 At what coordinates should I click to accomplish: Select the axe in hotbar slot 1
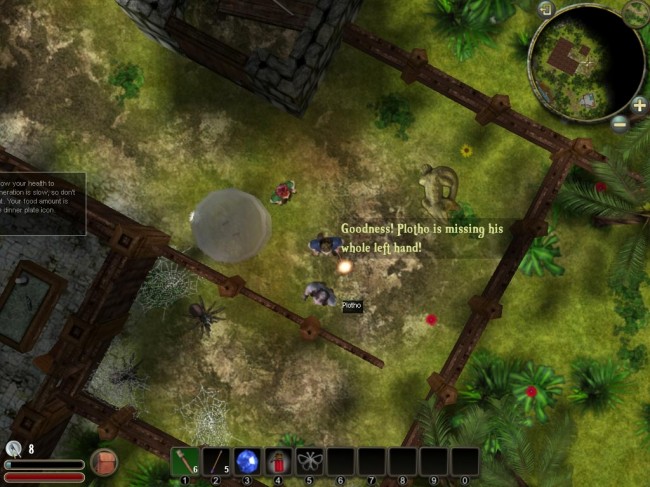pos(185,461)
